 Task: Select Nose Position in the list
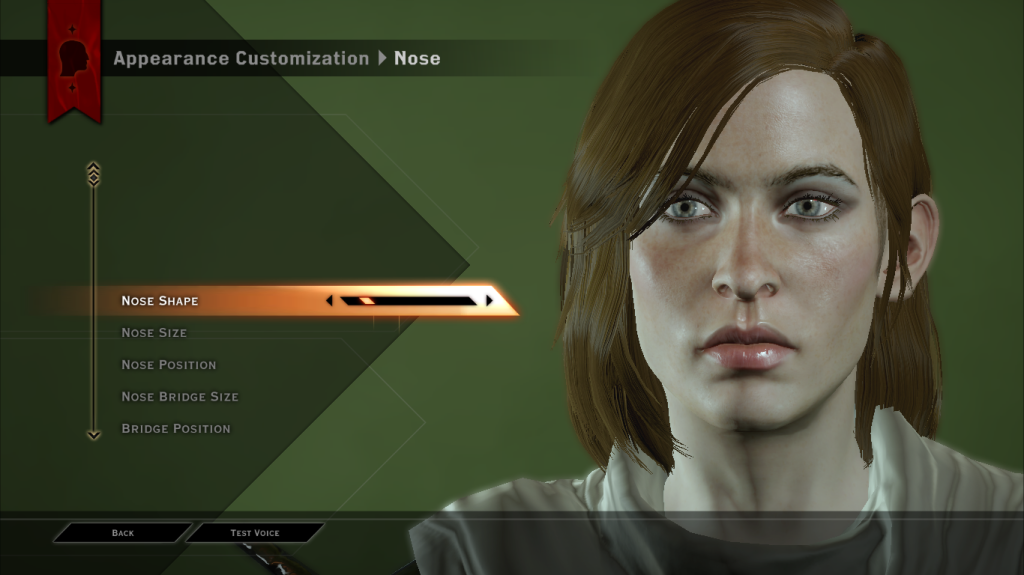click(168, 365)
